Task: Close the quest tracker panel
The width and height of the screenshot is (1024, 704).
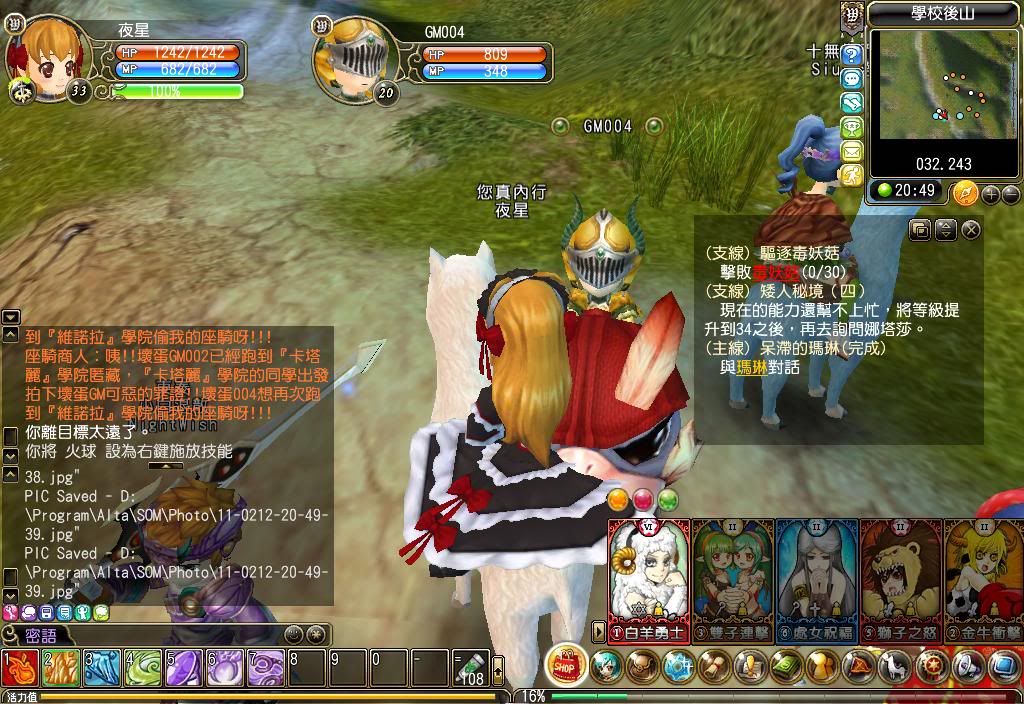Action: click(x=971, y=230)
